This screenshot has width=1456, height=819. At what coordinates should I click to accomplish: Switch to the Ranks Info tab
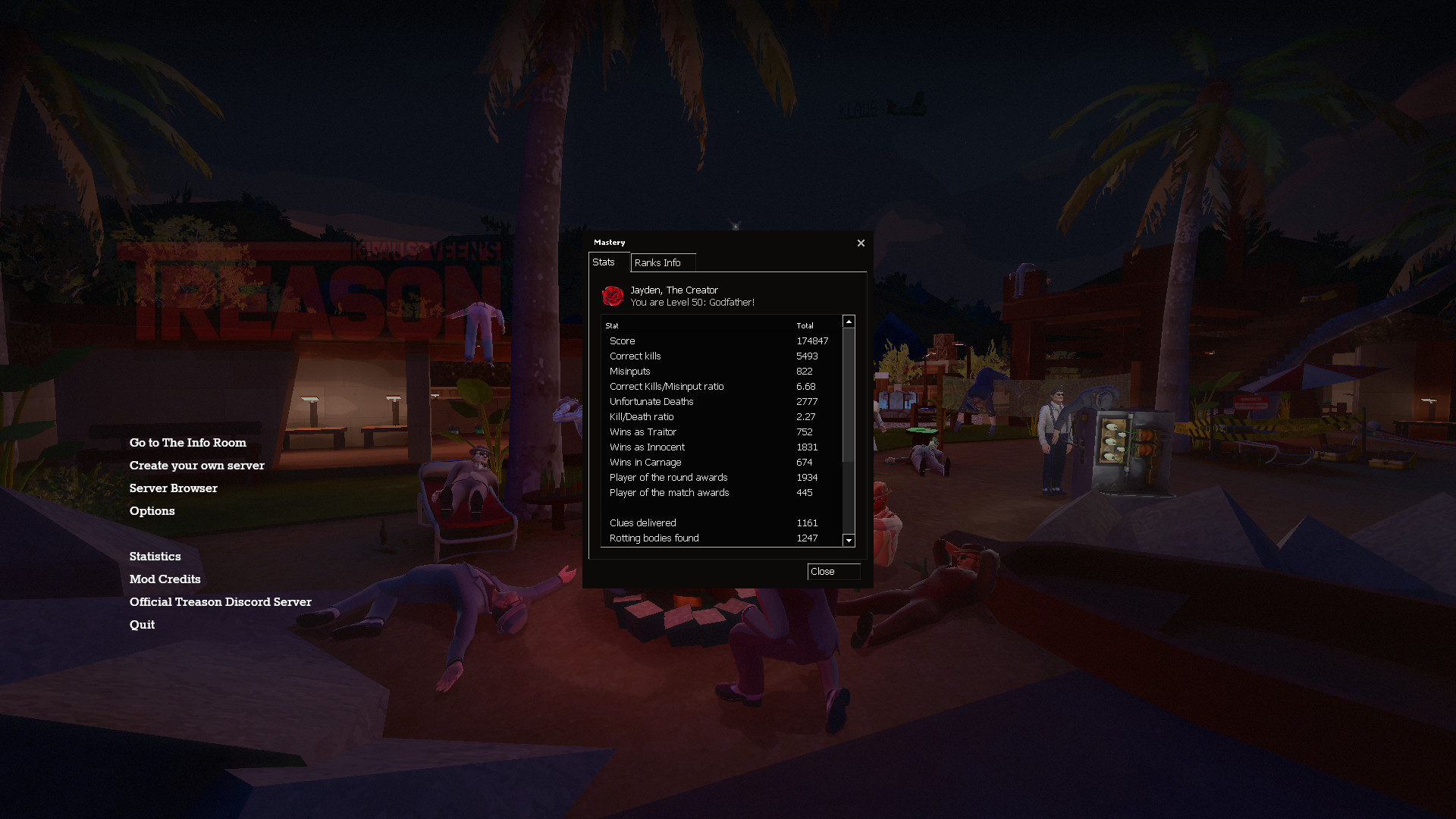click(661, 262)
